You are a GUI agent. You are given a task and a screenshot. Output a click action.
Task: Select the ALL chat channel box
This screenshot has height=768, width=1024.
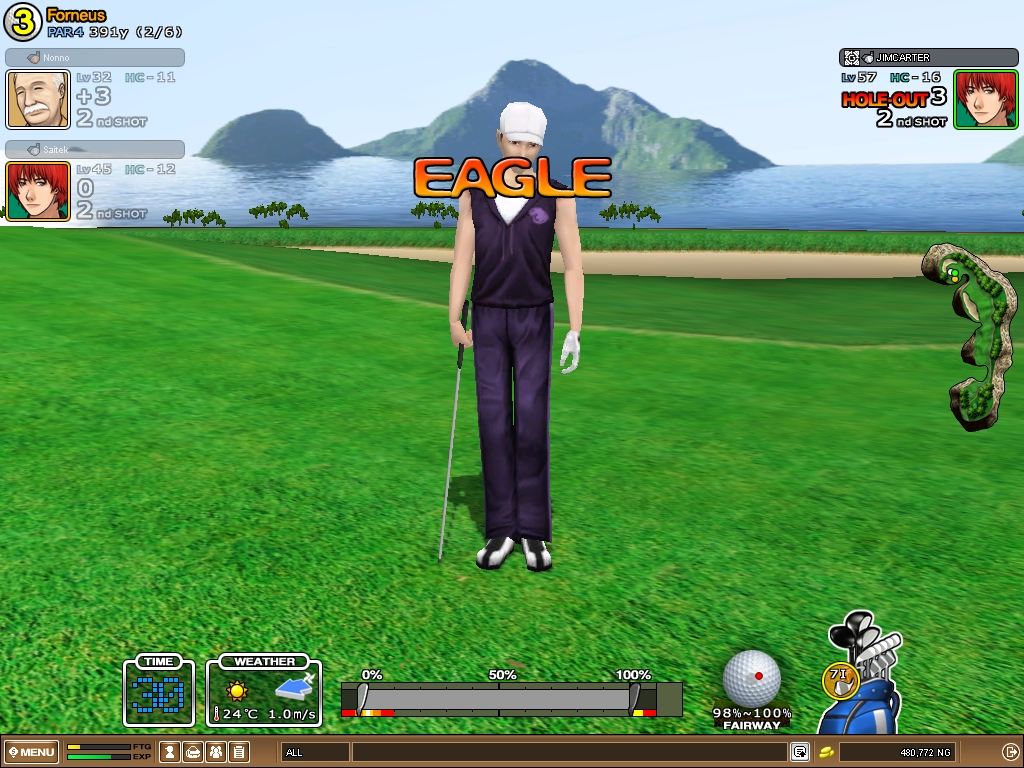click(315, 752)
